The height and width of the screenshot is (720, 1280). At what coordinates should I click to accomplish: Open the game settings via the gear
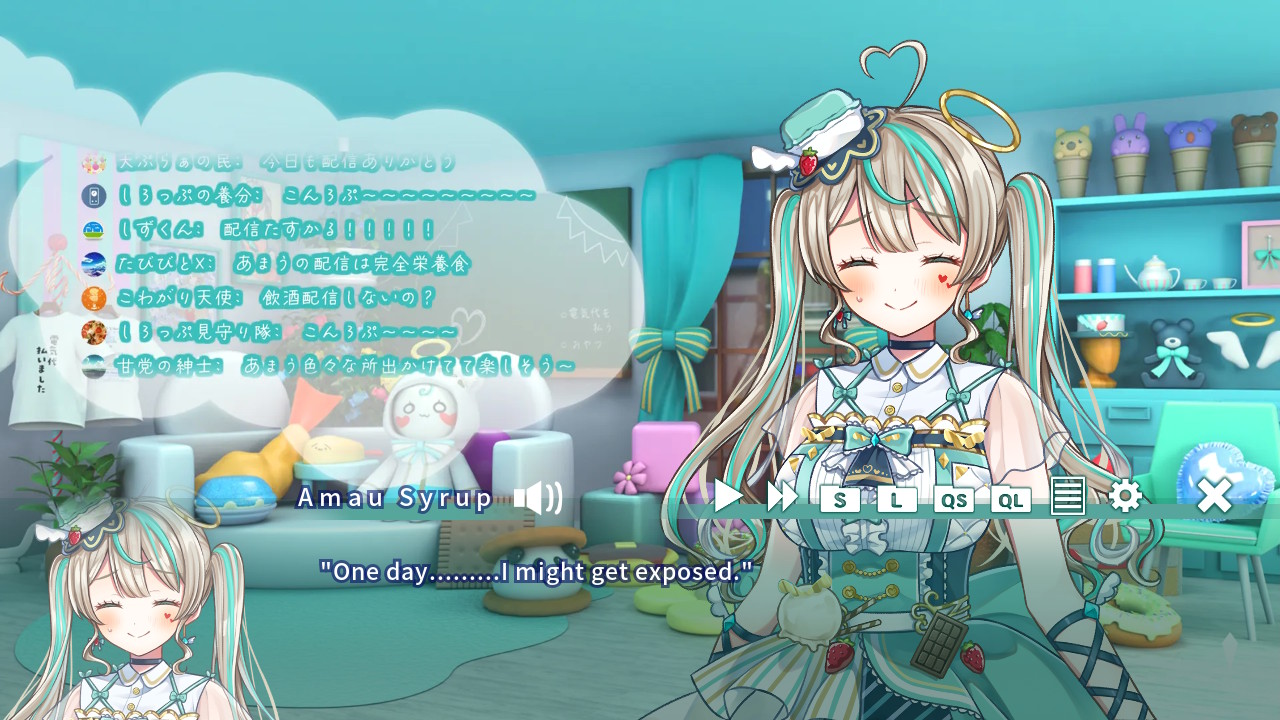click(x=1126, y=497)
